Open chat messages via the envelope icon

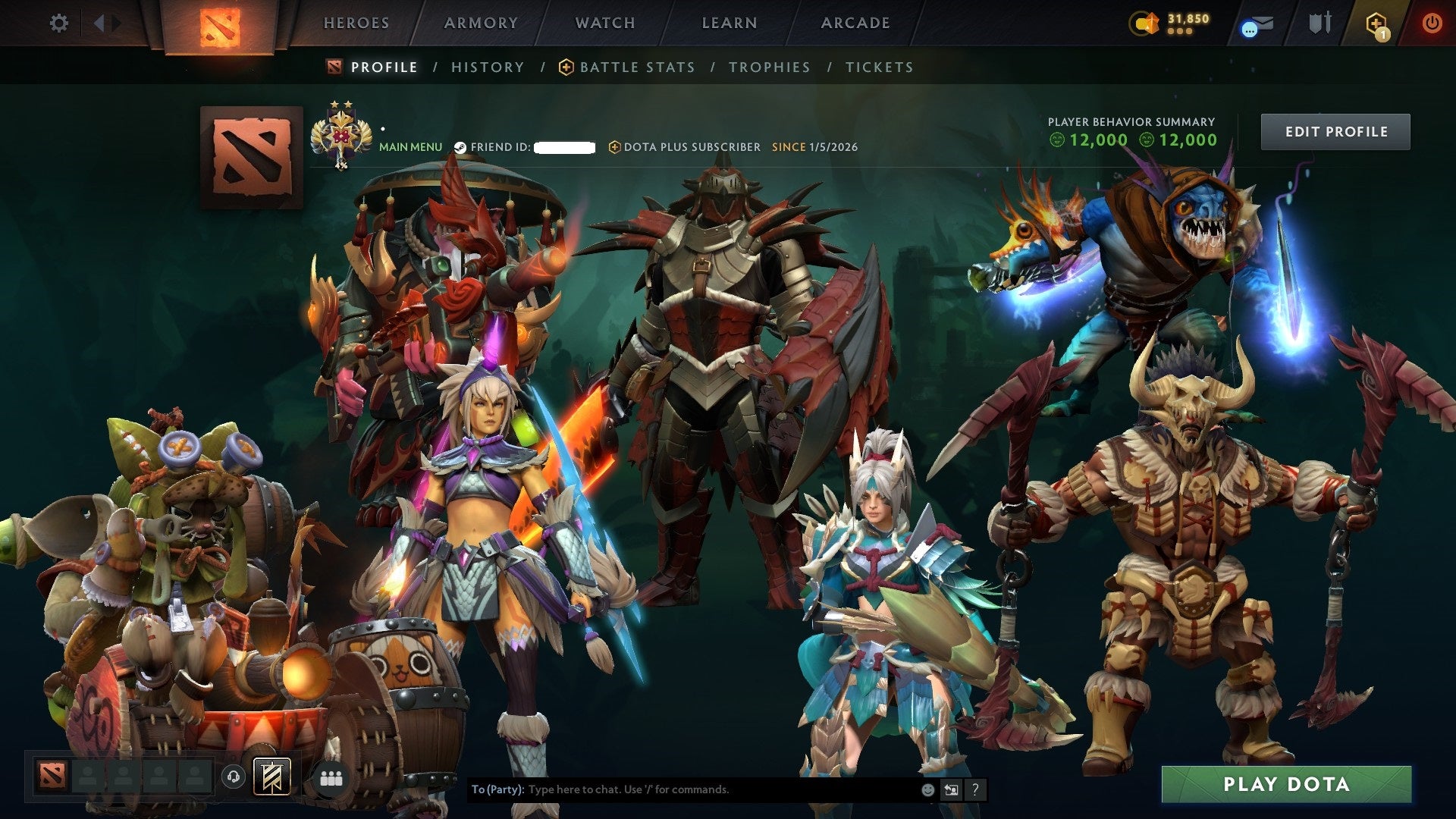point(1259,24)
